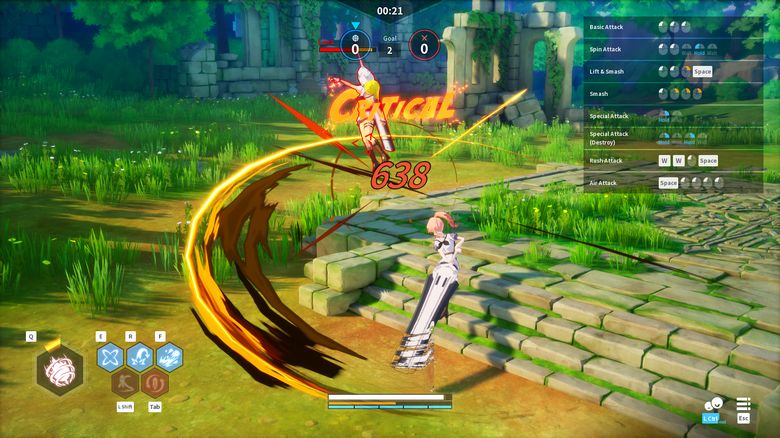Choose the Special Attack (Destroy) row
This screenshot has width=780, height=438.
click(660, 138)
